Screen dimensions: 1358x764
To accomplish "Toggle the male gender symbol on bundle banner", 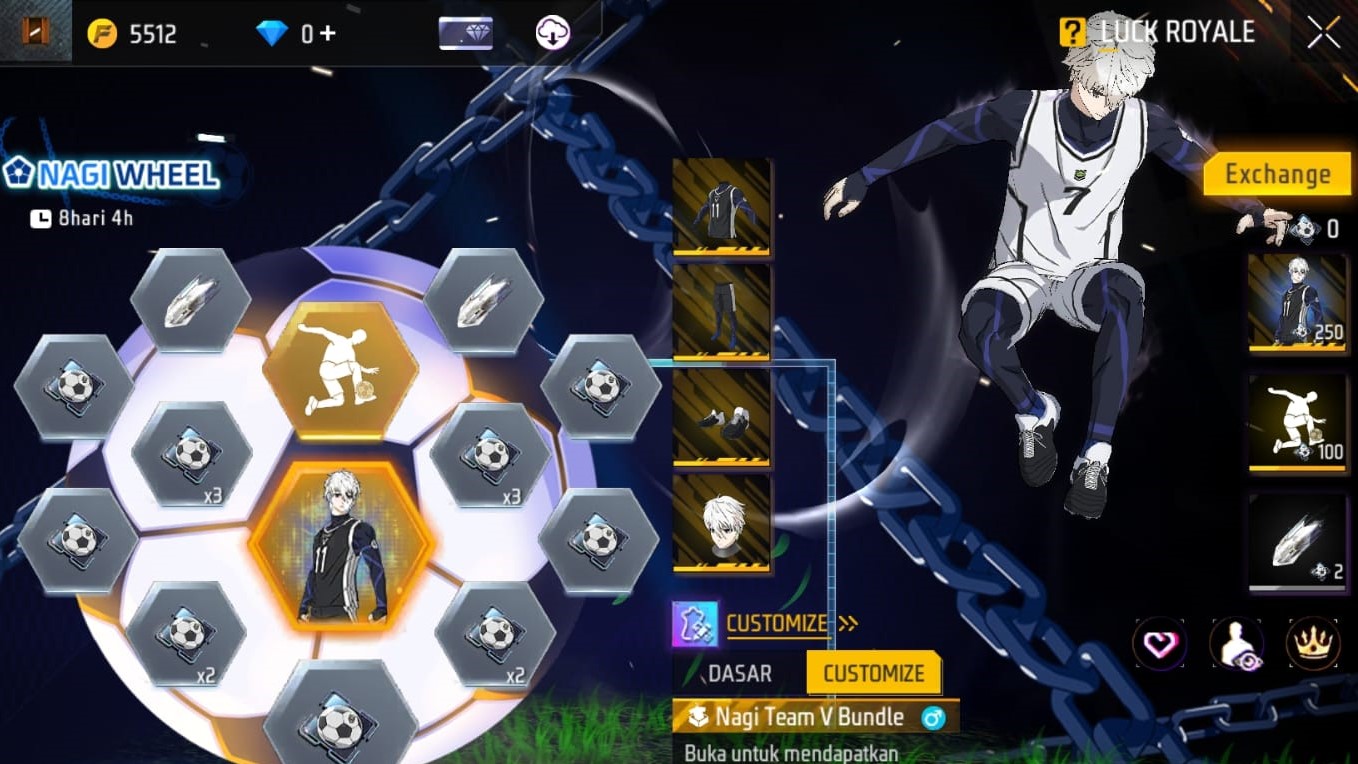I will (x=933, y=717).
